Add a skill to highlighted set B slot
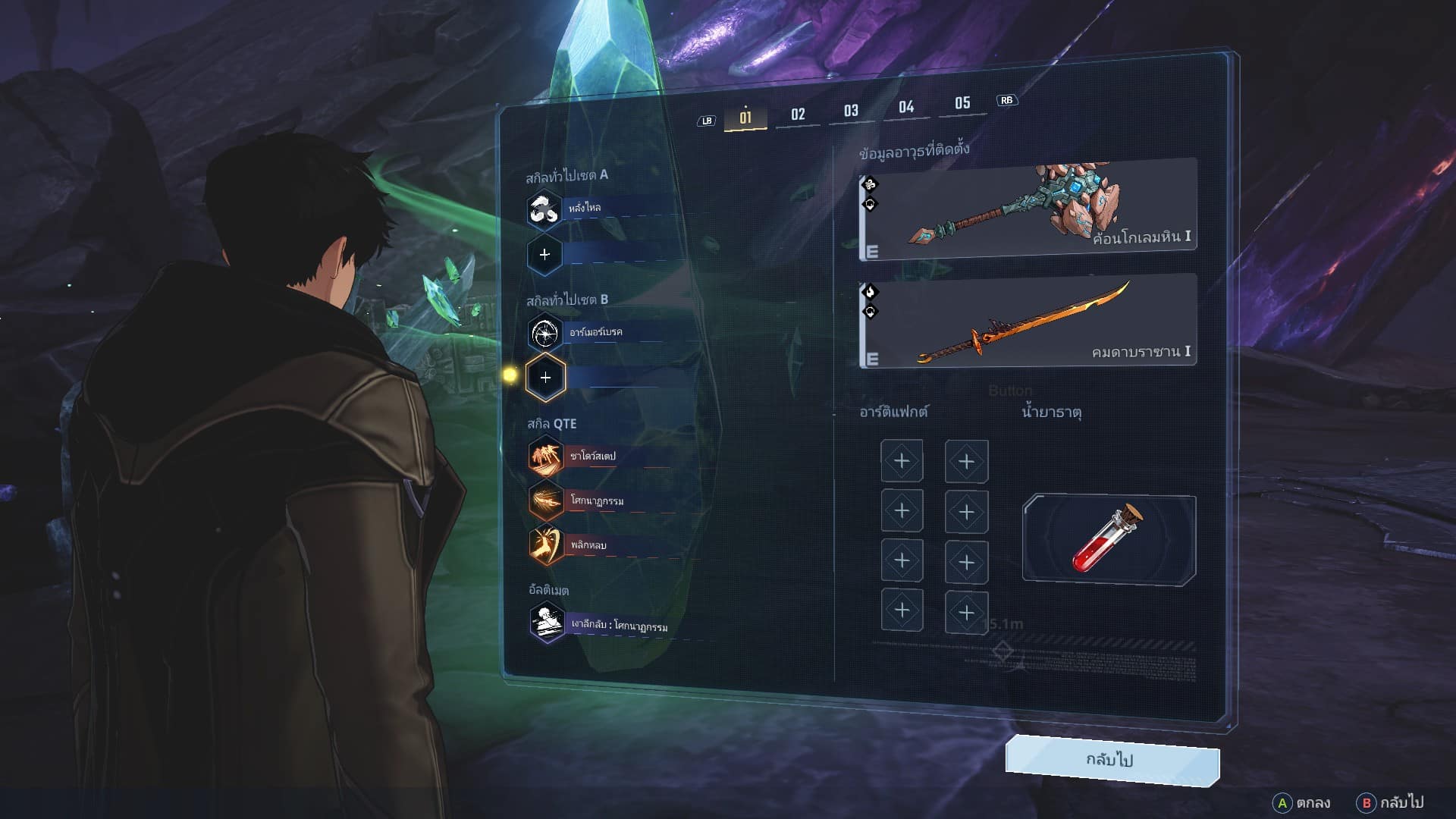Screen dimensions: 1456x819 545,377
